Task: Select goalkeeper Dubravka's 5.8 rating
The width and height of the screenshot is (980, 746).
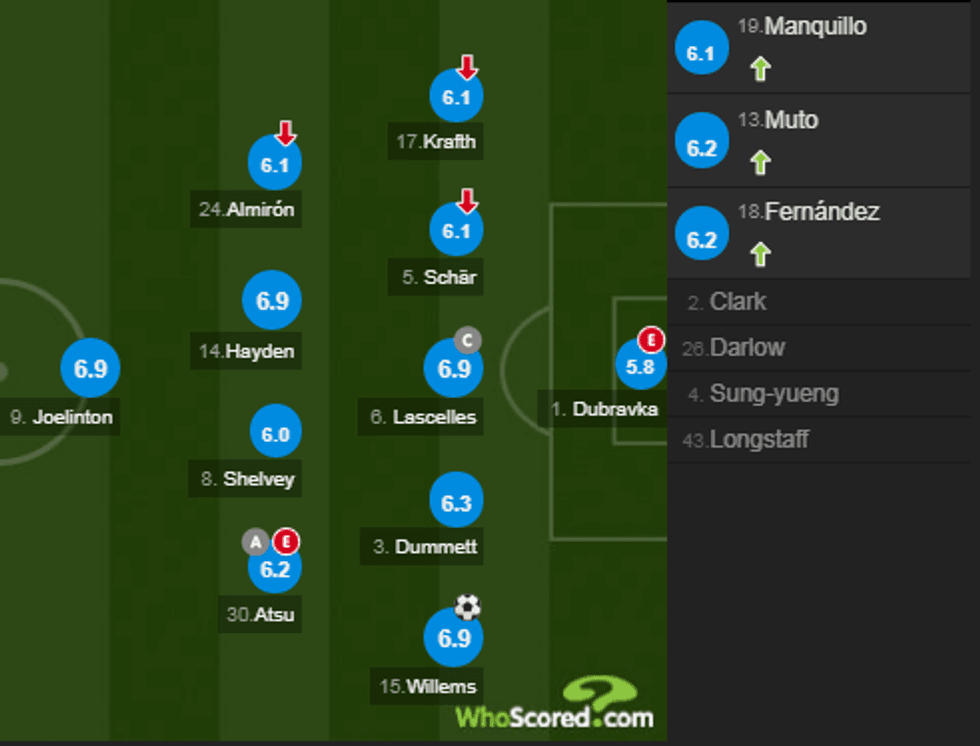Action: (x=640, y=367)
